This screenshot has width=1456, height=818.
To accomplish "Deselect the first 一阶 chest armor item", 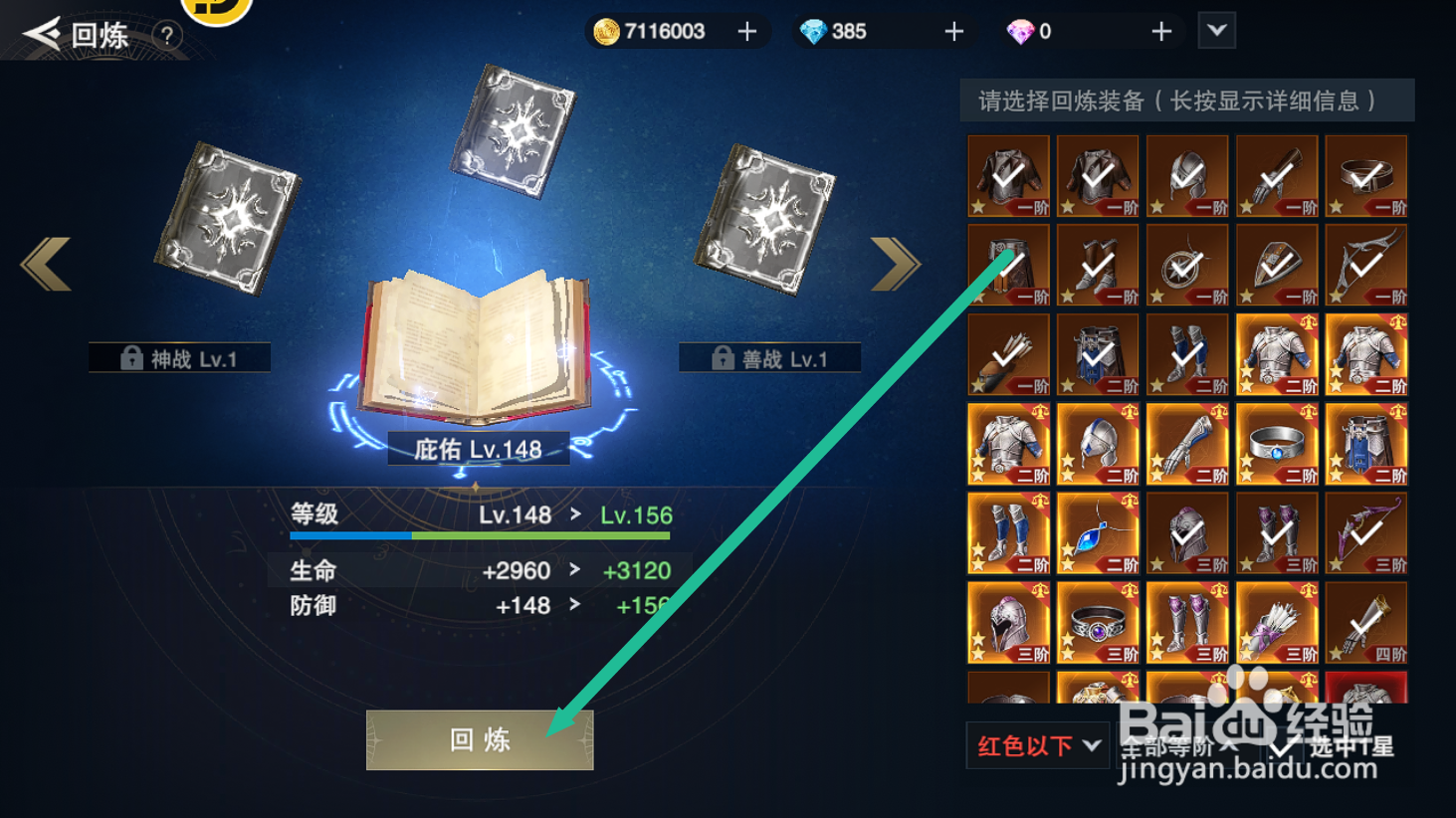I will pos(1008,175).
